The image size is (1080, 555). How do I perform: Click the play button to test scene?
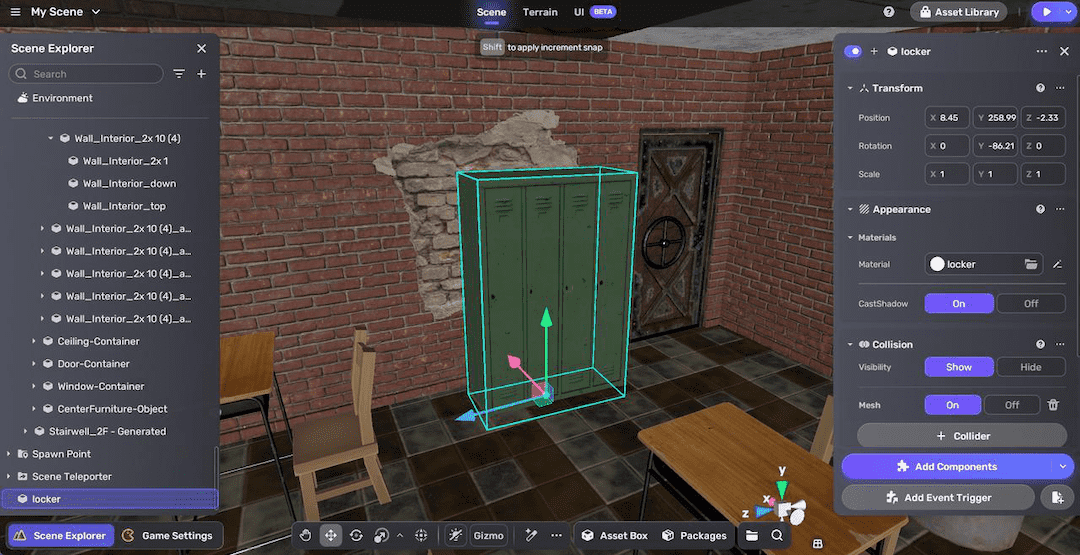click(1046, 12)
